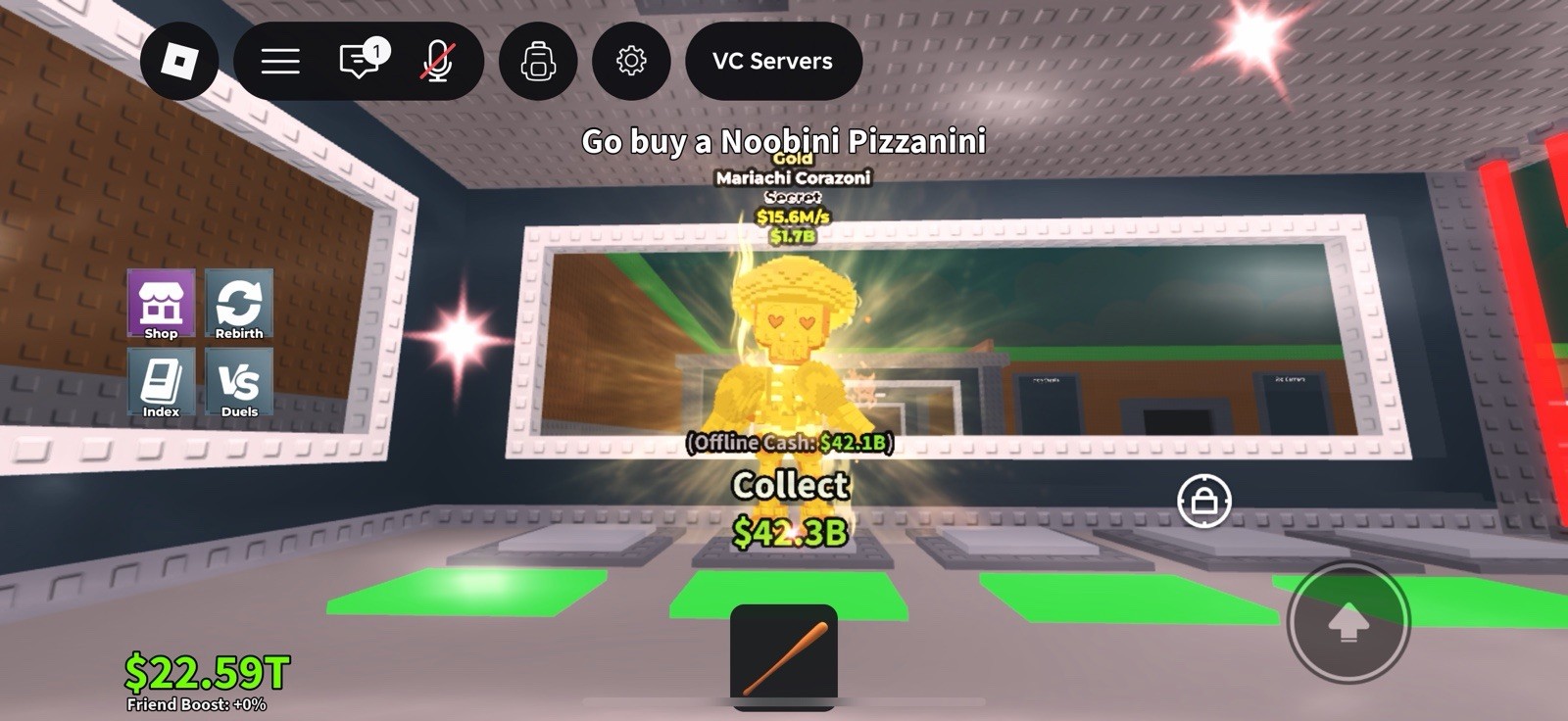Viewport: 1568px width, 721px height.
Task: Unmute the microphone
Action: click(x=438, y=61)
